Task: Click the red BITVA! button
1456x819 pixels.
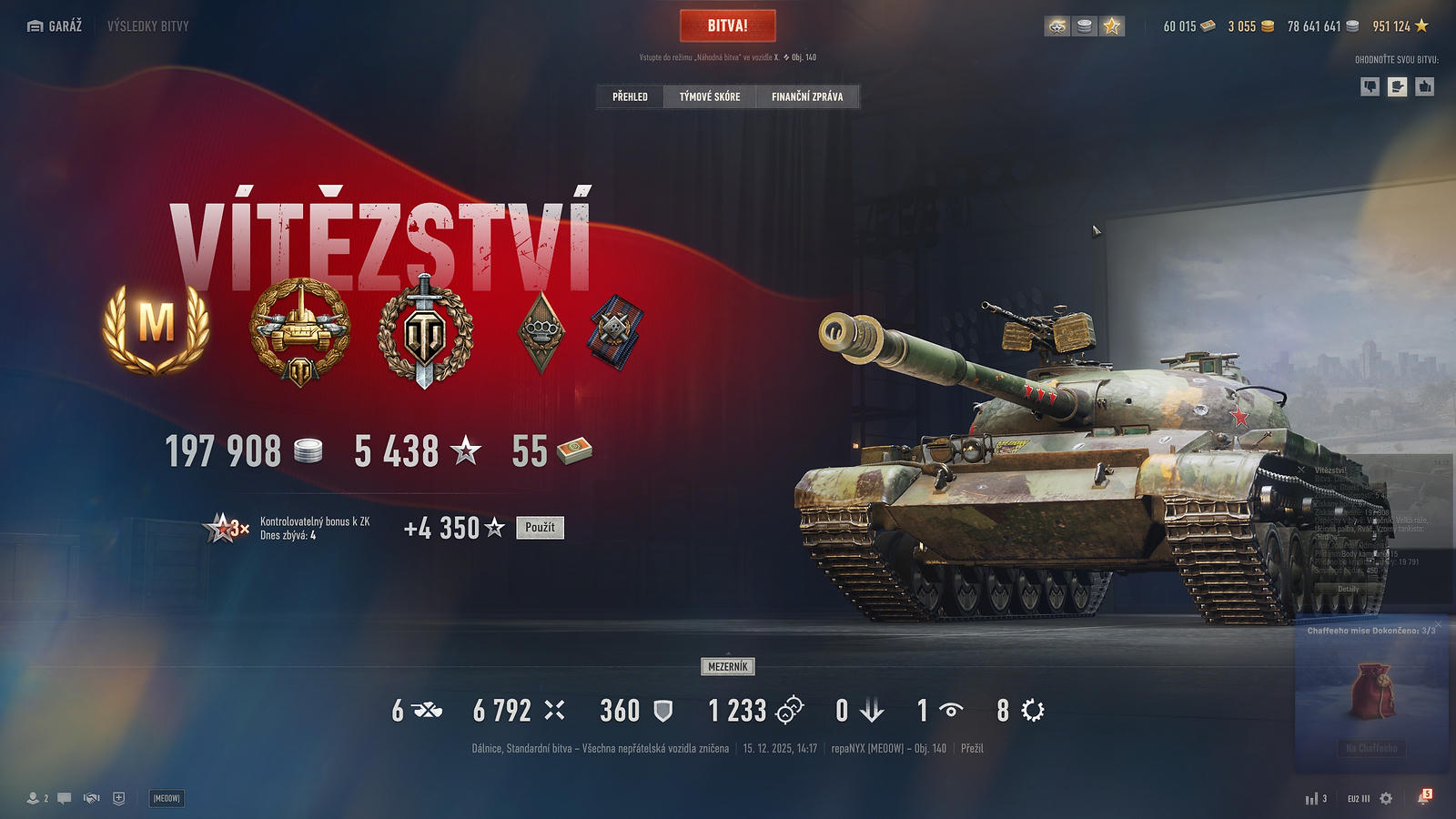Action: 727,26
